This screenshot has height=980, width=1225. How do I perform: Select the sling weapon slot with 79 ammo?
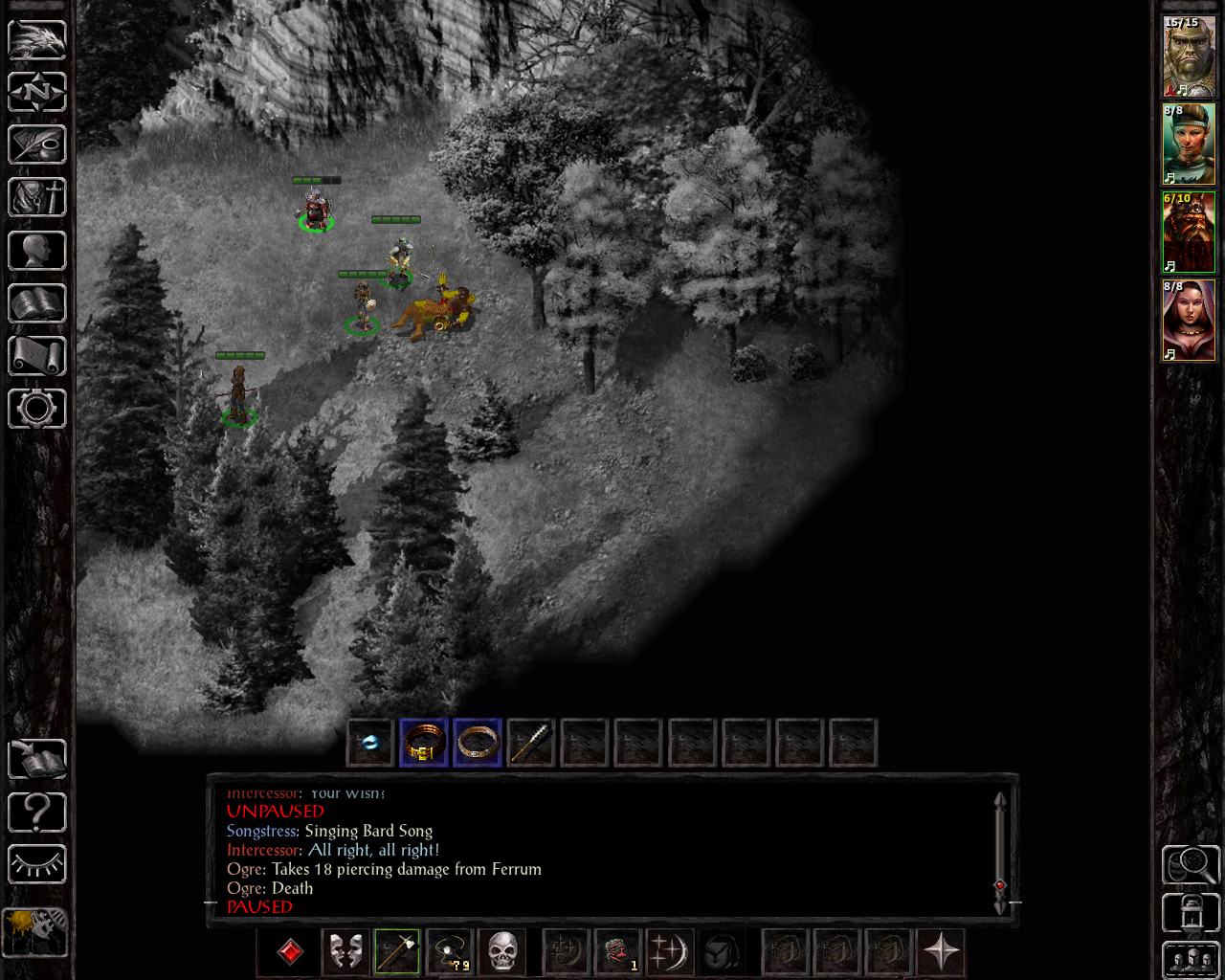[x=450, y=952]
